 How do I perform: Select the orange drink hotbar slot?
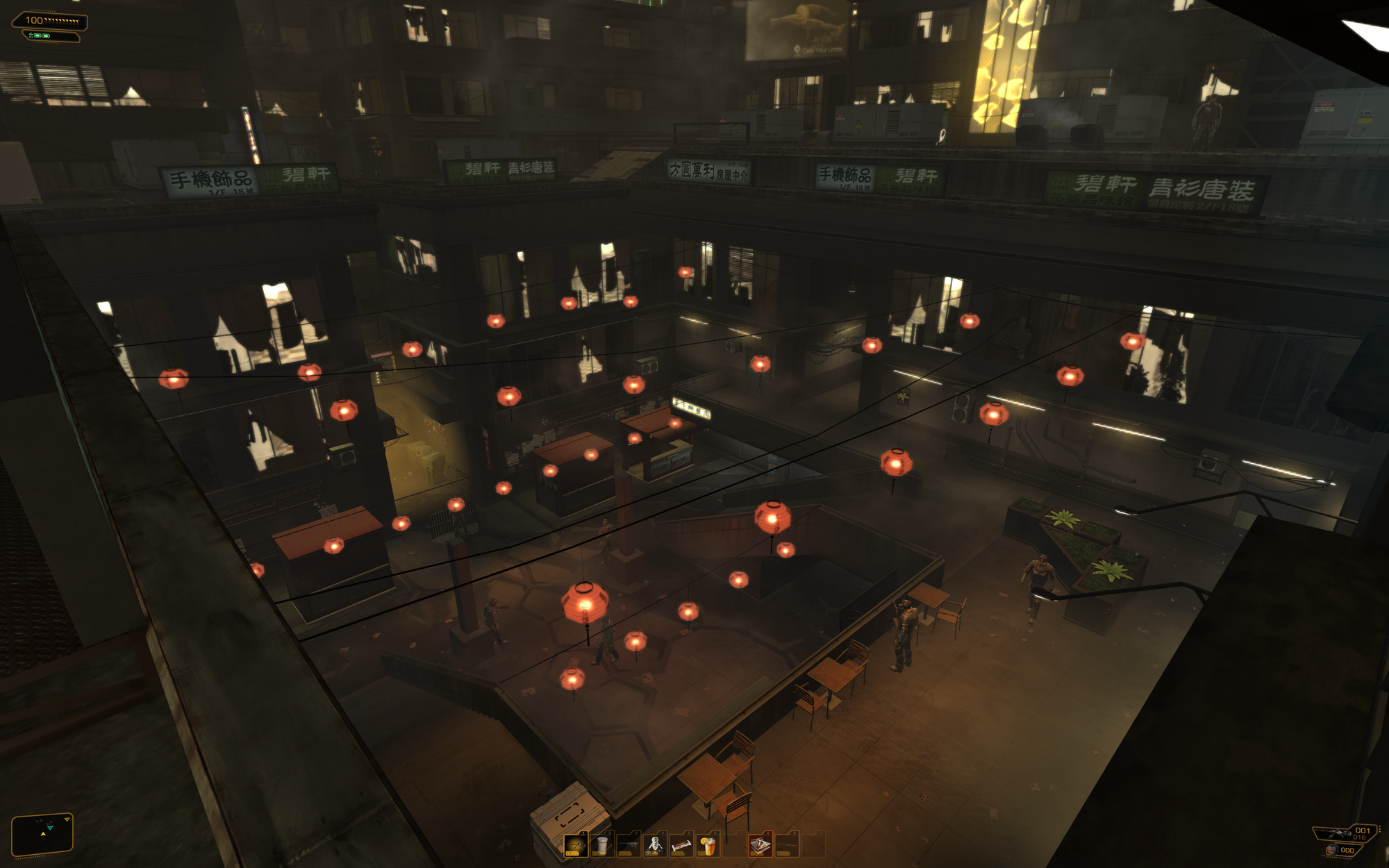point(708,845)
